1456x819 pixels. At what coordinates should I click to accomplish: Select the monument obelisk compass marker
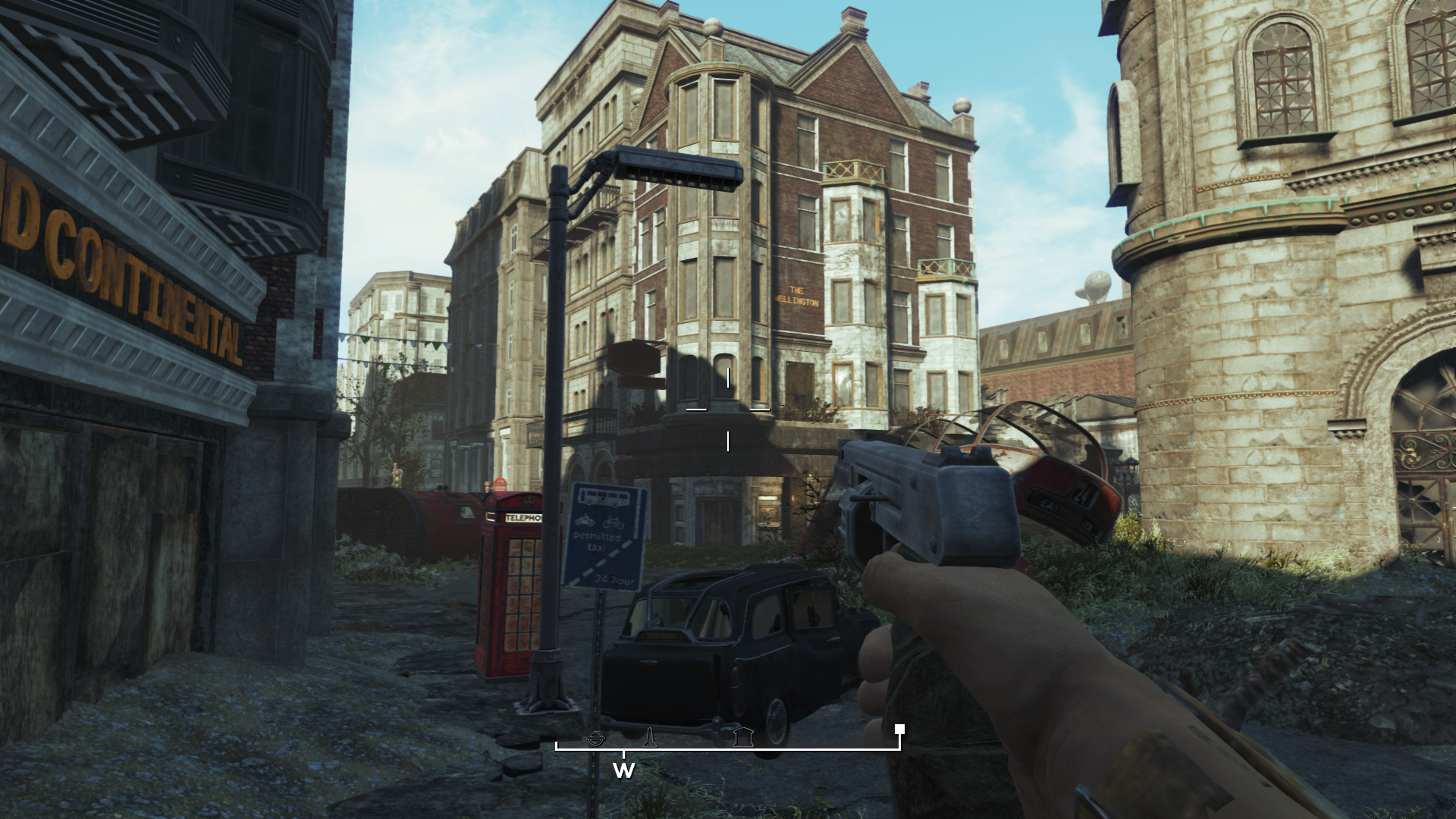649,736
